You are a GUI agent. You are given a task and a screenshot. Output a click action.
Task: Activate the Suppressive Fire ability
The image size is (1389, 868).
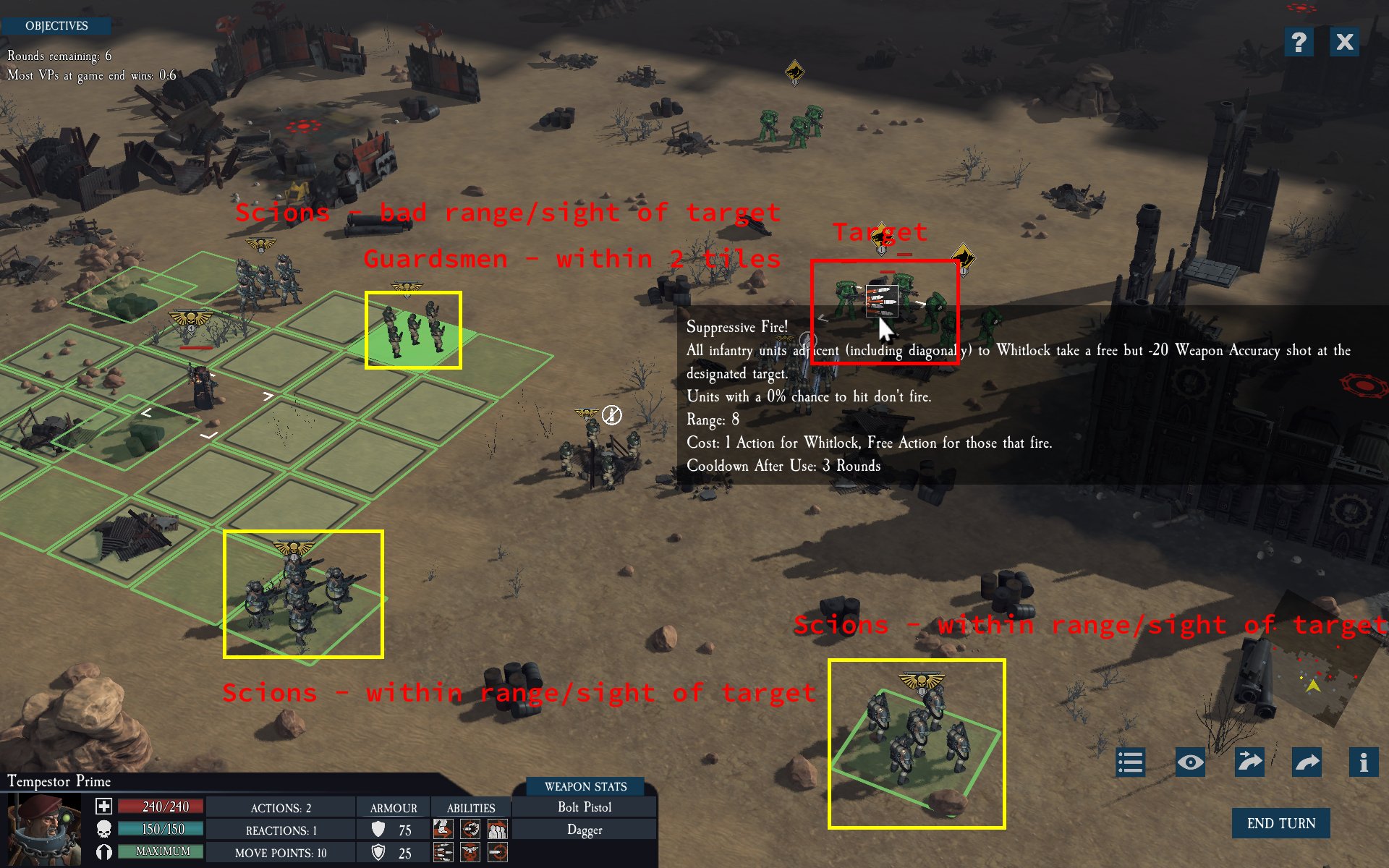(443, 854)
